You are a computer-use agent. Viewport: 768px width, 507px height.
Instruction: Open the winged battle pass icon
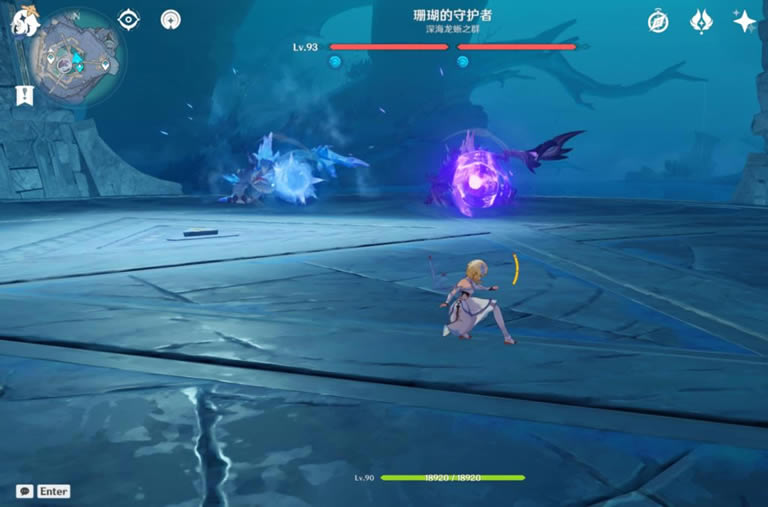(701, 21)
